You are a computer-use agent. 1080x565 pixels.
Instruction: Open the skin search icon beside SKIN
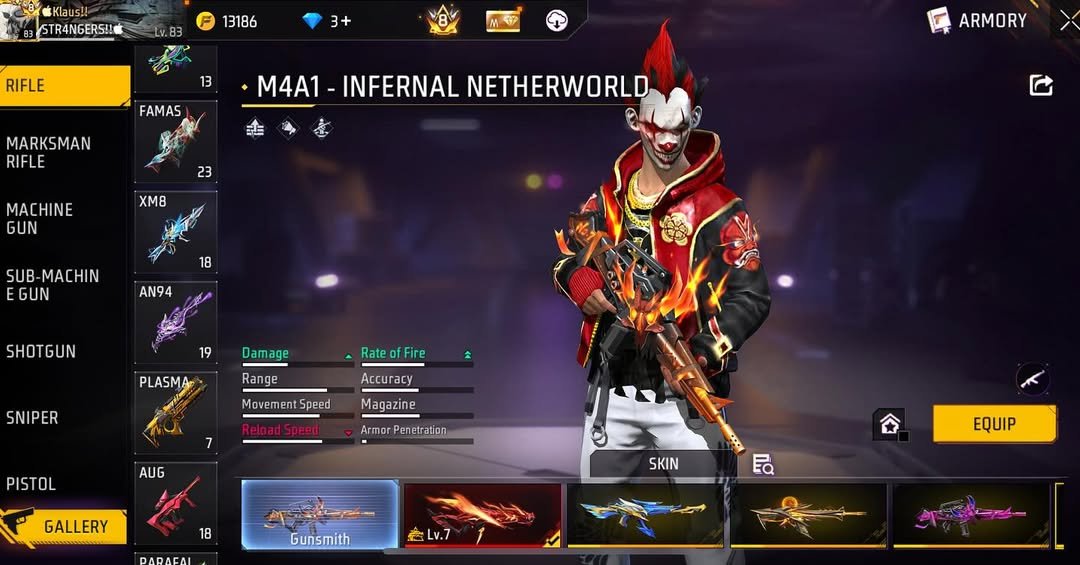763,464
